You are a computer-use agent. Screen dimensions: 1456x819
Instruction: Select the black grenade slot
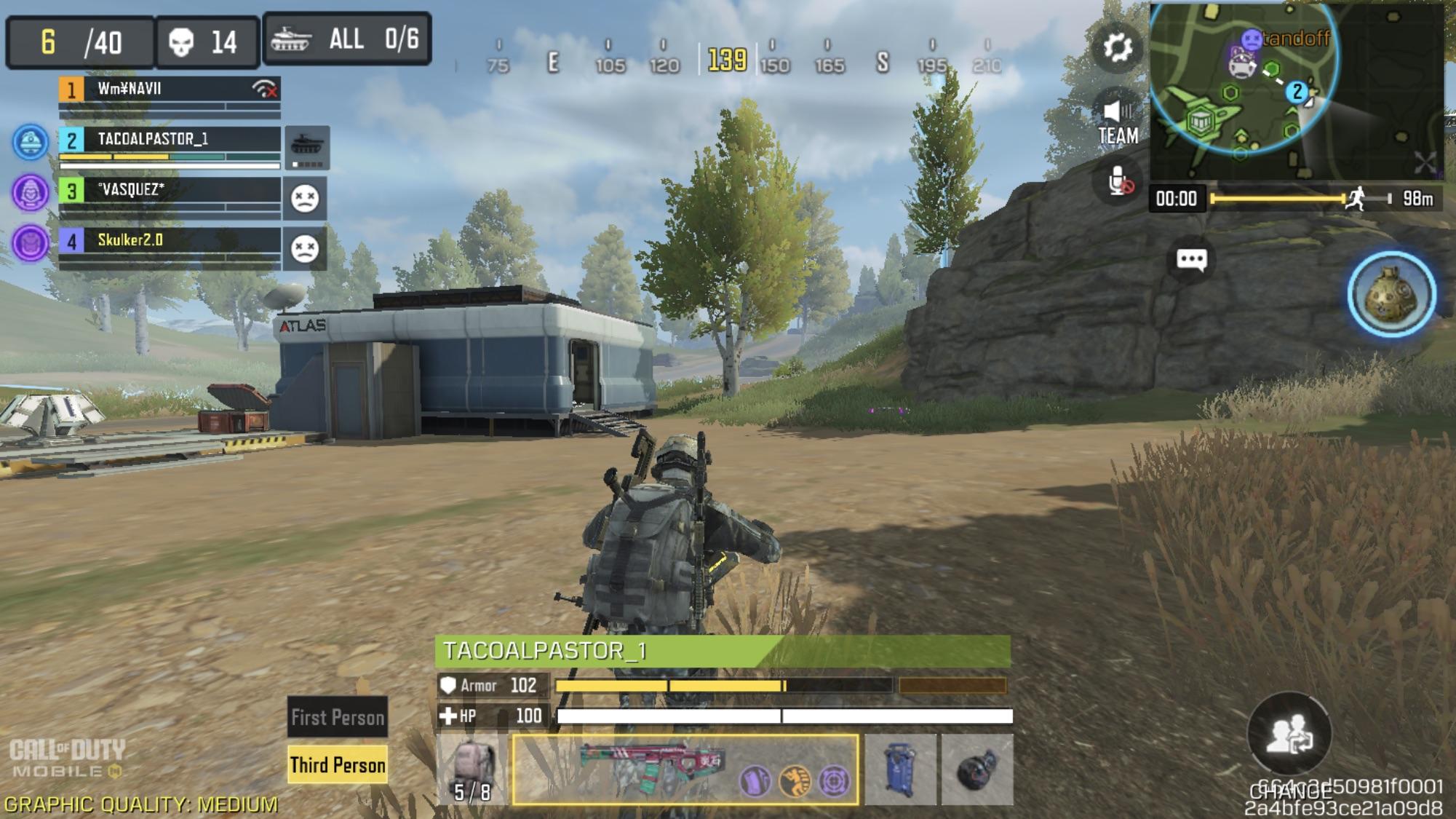click(976, 770)
